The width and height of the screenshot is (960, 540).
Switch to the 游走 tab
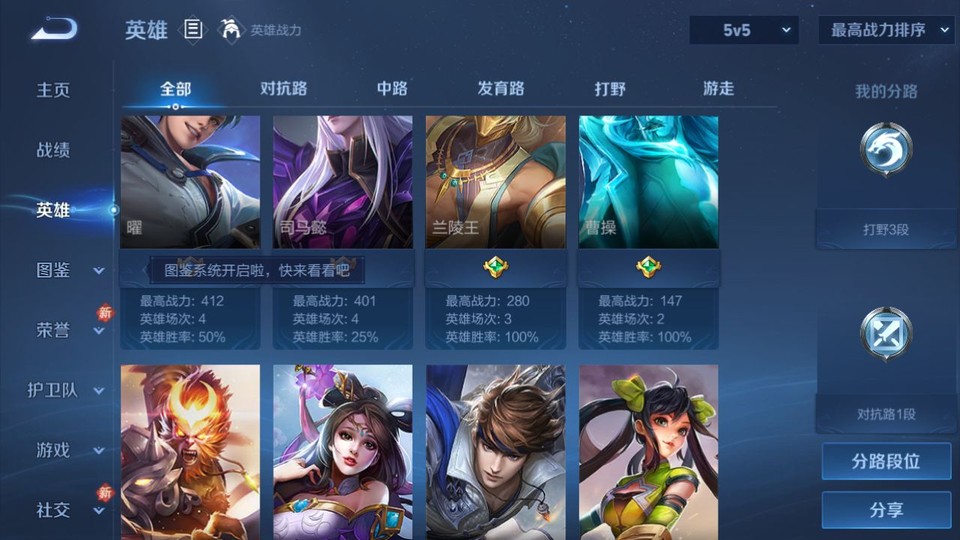pyautogui.click(x=718, y=88)
